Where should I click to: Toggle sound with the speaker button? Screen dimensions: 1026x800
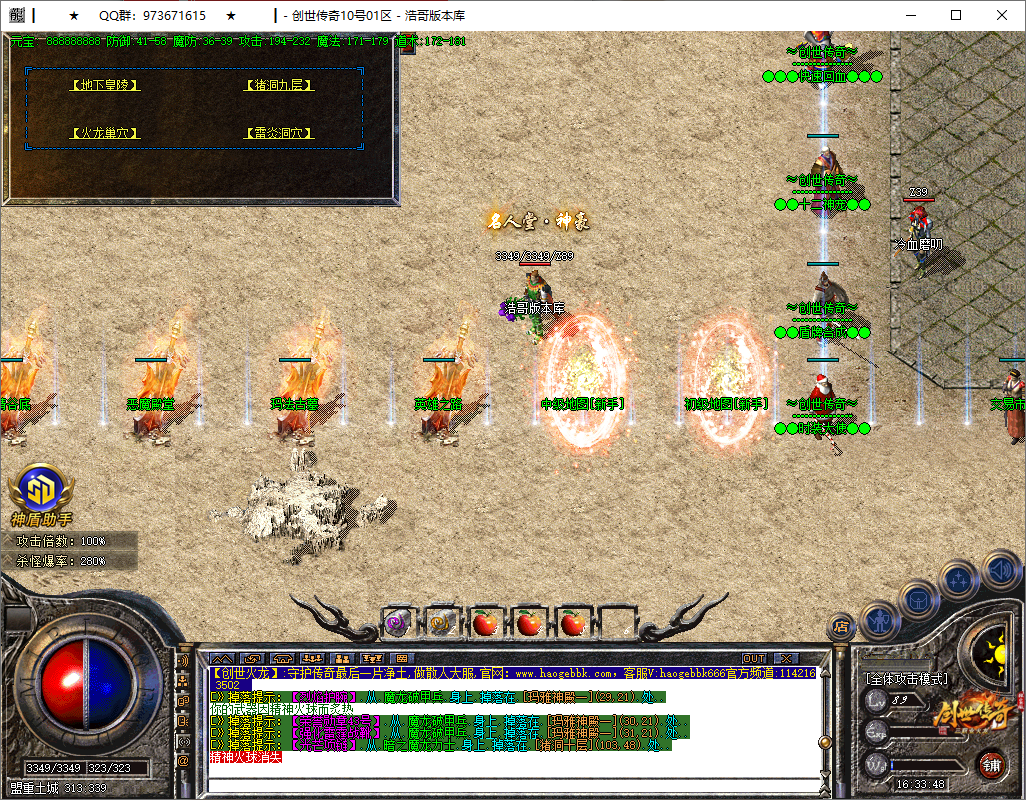[999, 571]
